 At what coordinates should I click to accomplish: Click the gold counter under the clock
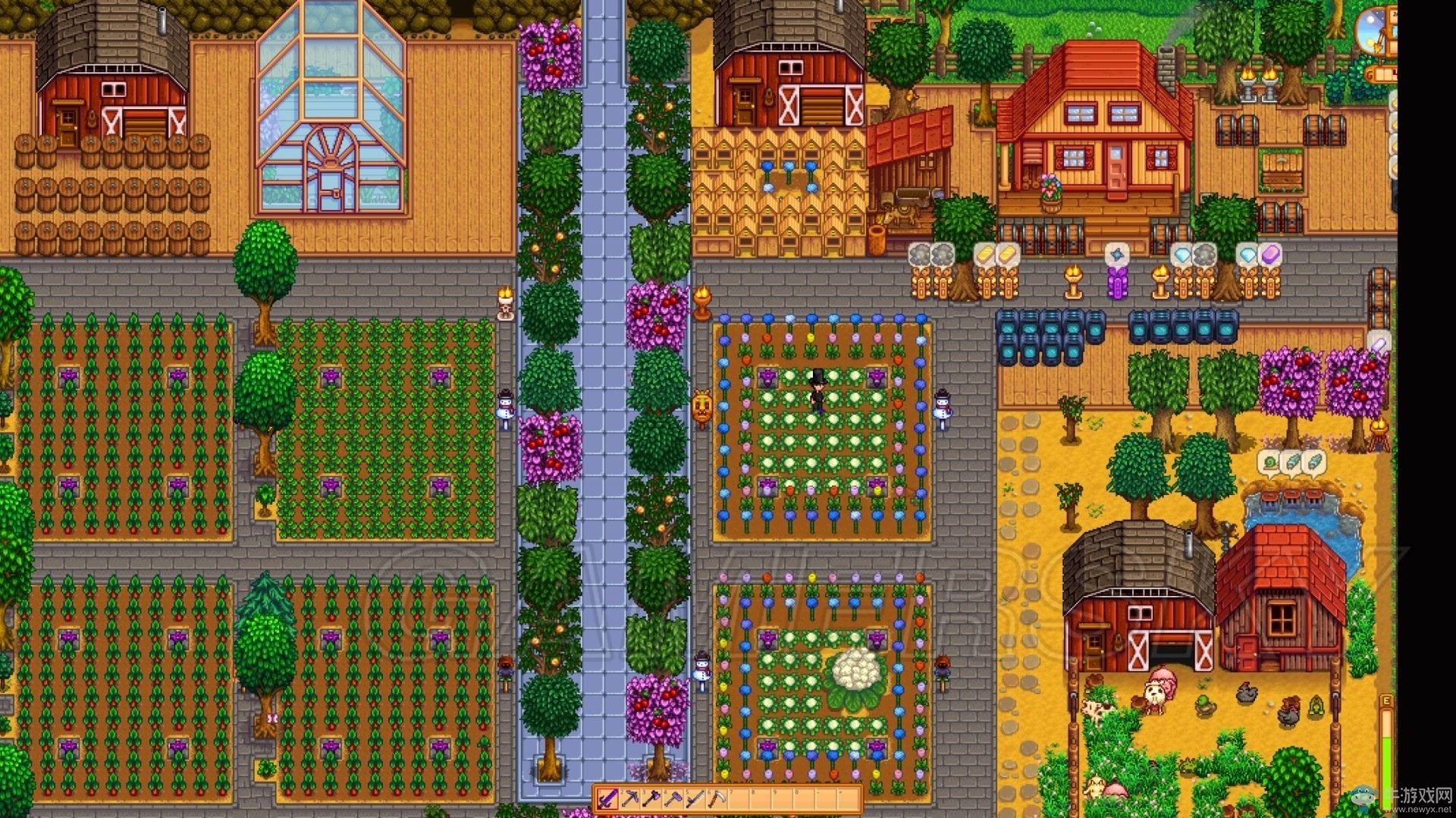coord(1383,75)
